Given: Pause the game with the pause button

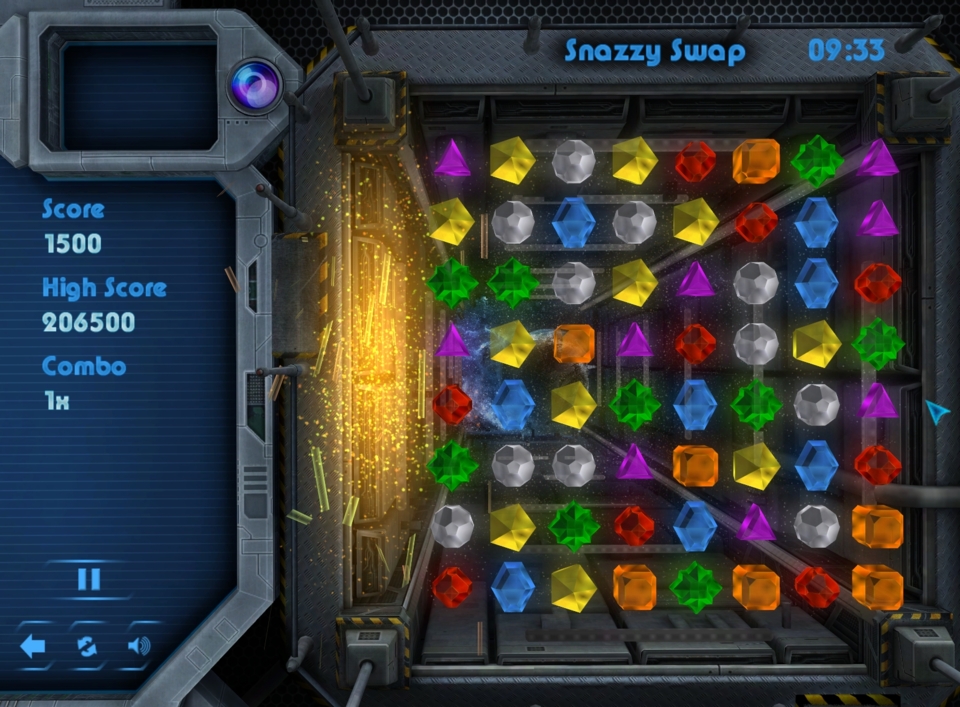Looking at the screenshot, I should [x=88, y=579].
